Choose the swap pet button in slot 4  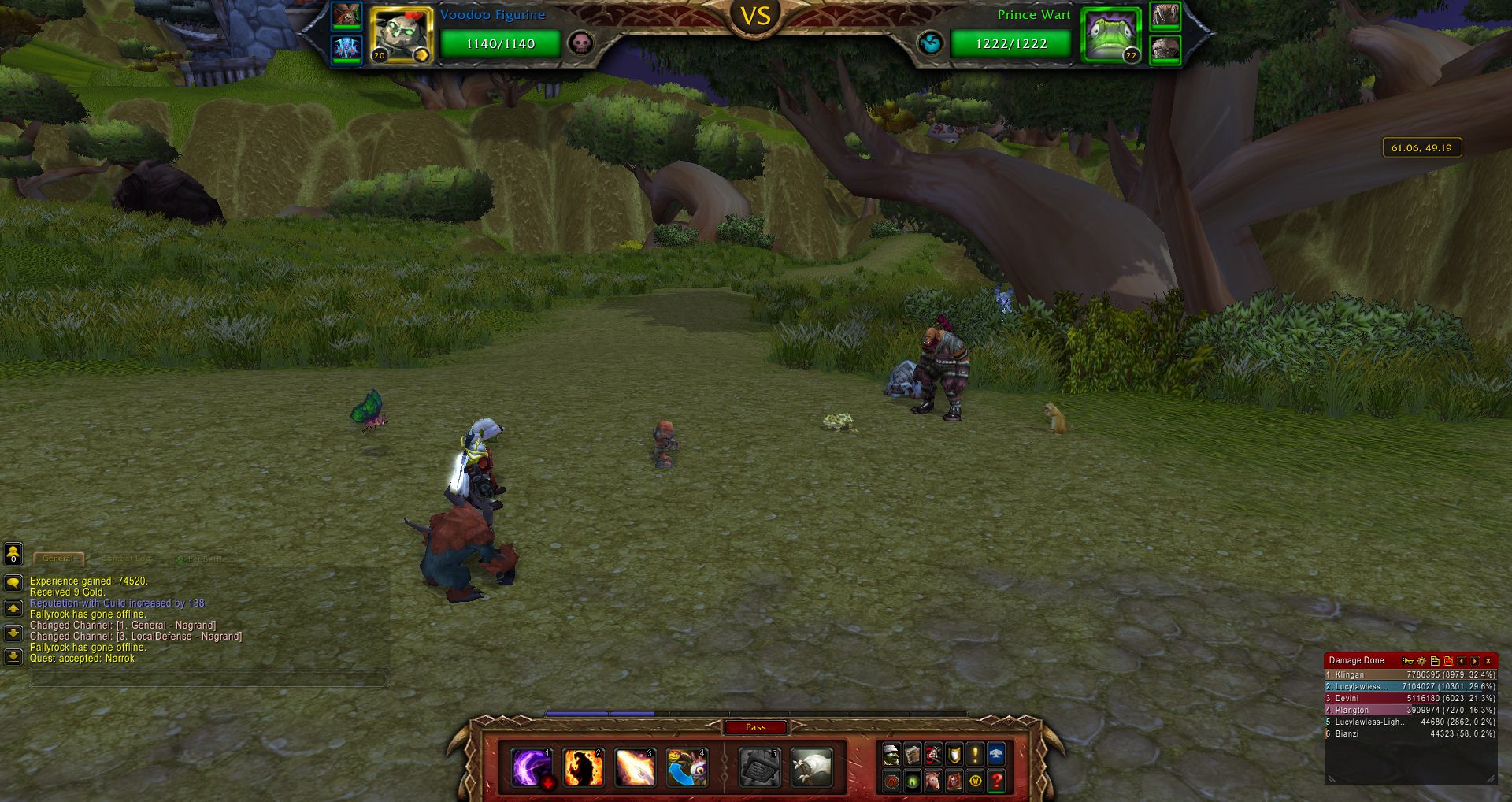click(x=687, y=767)
